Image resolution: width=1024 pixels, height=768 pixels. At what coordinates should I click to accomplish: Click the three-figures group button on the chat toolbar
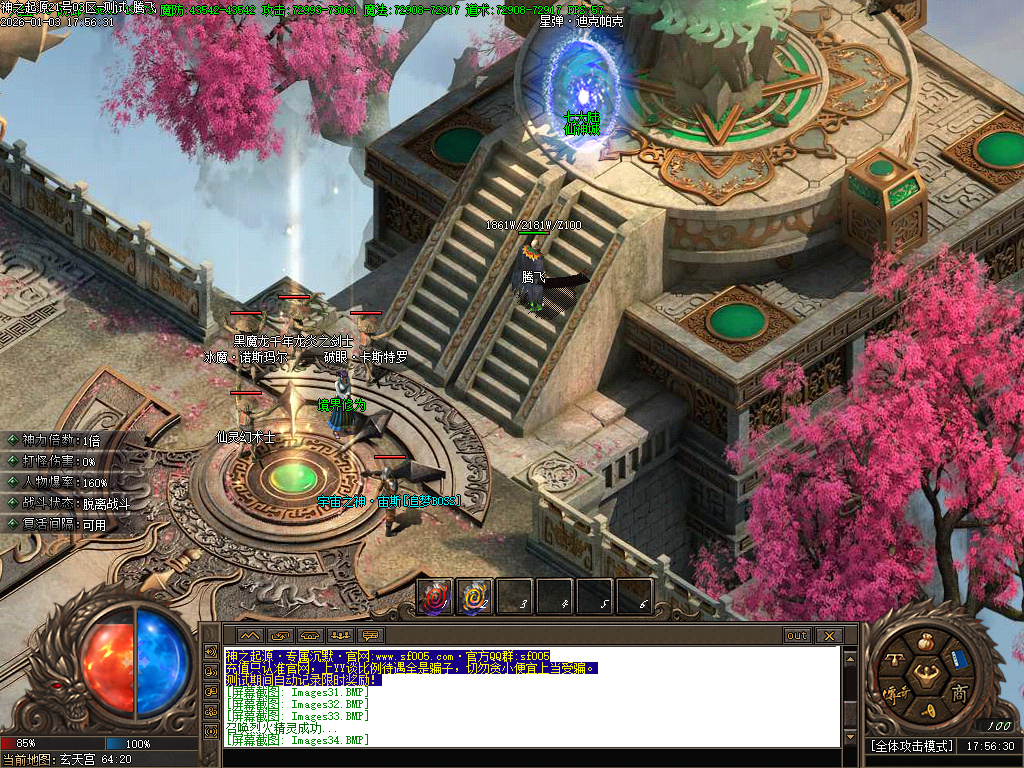pyautogui.click(x=340, y=636)
